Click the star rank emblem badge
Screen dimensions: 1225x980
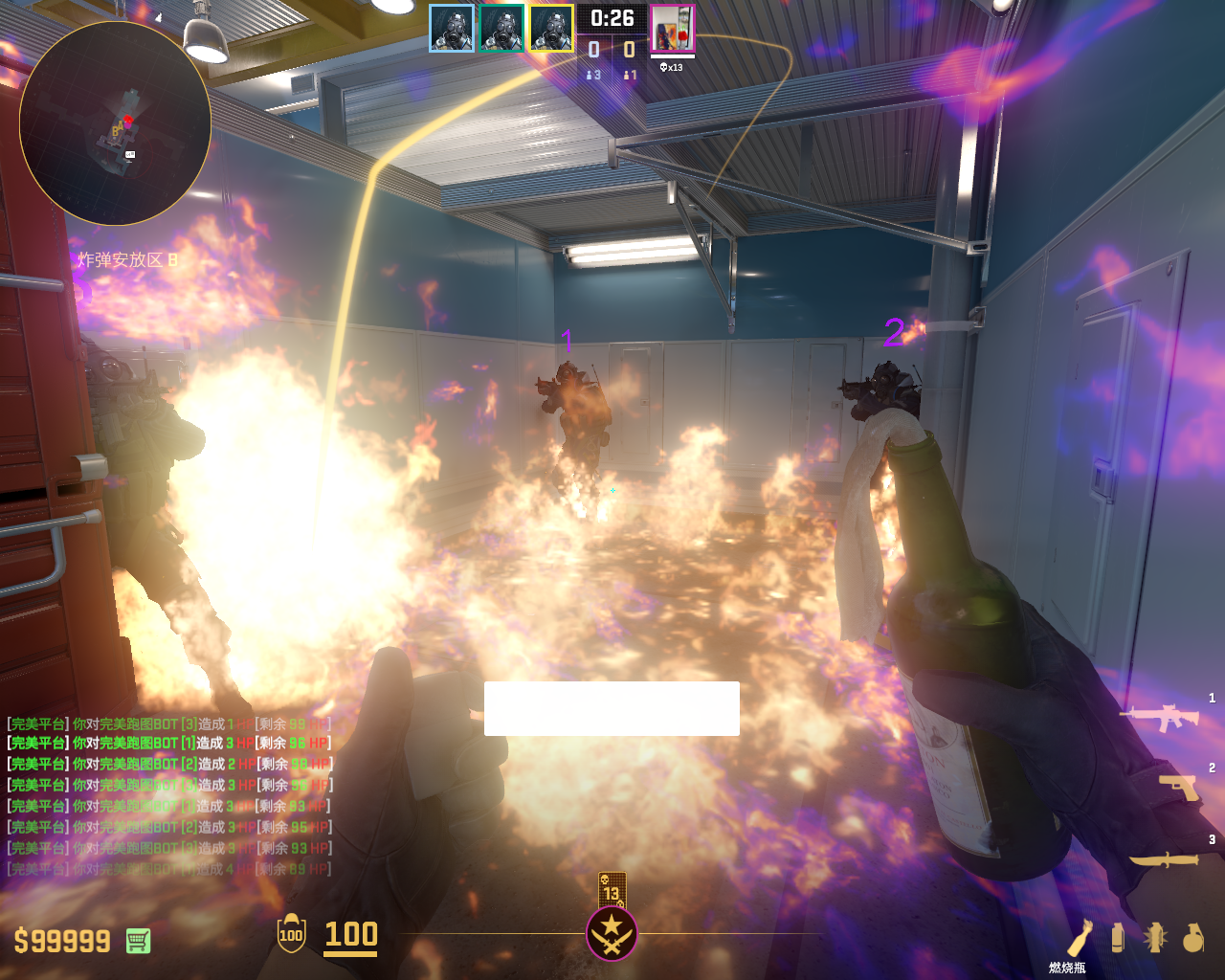612,933
